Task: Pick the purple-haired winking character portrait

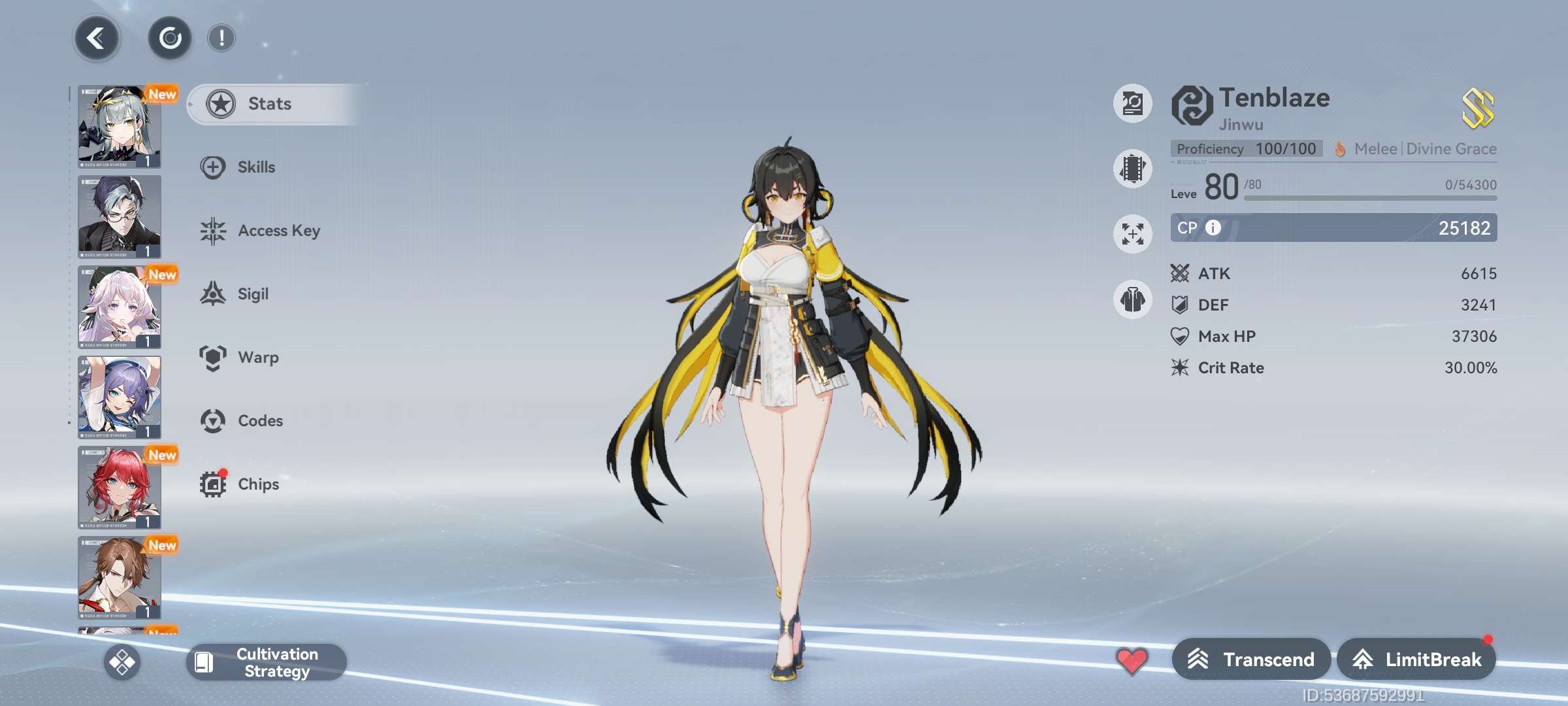Action: pos(120,397)
